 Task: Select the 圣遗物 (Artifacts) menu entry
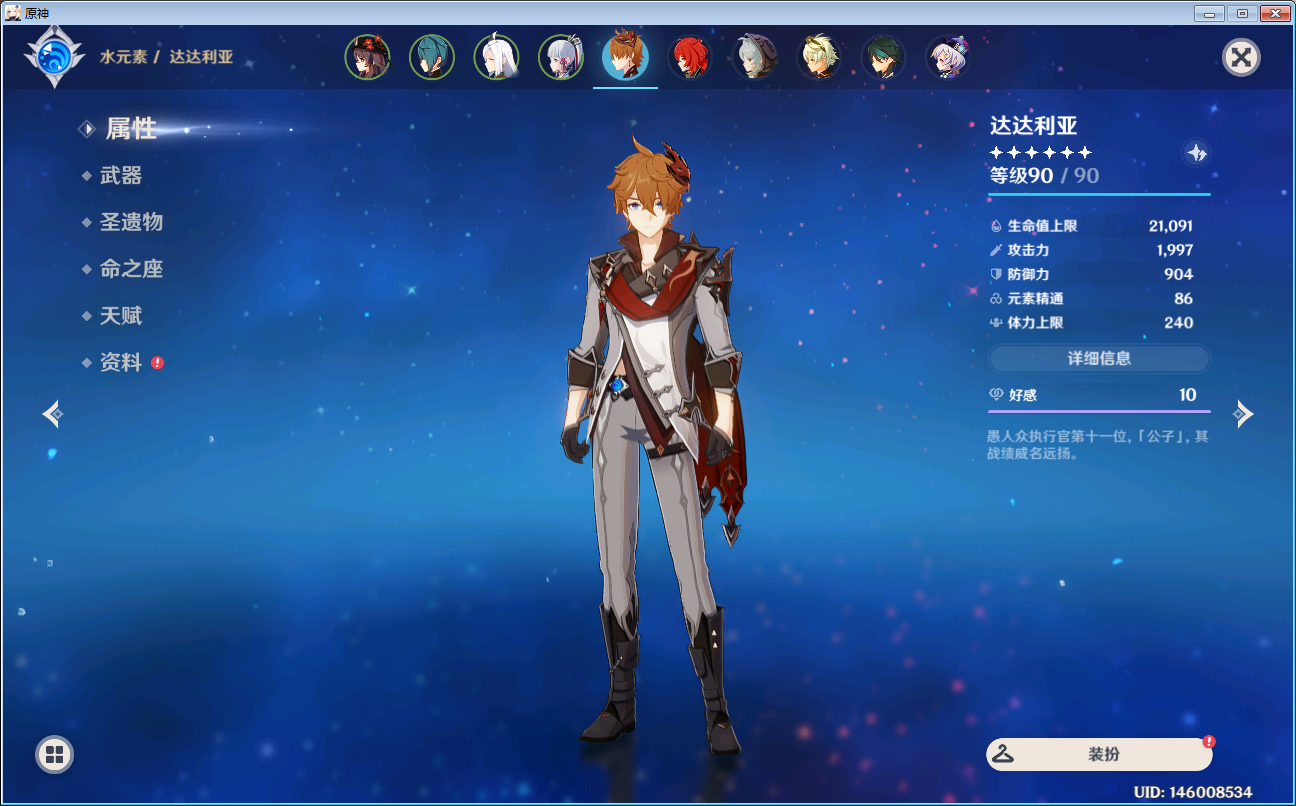coord(131,222)
